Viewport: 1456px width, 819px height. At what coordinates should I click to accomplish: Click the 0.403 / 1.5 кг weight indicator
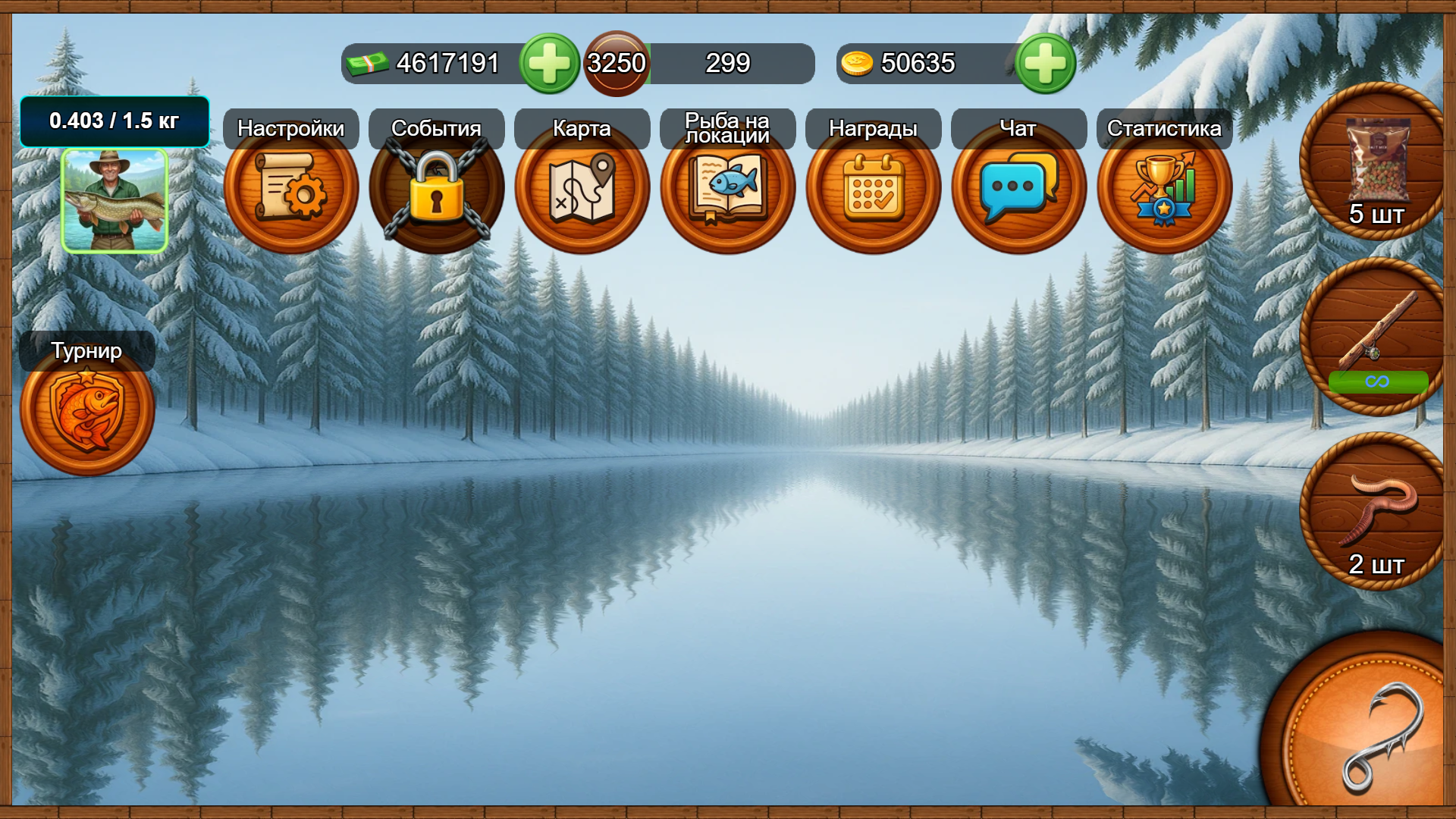tap(115, 120)
